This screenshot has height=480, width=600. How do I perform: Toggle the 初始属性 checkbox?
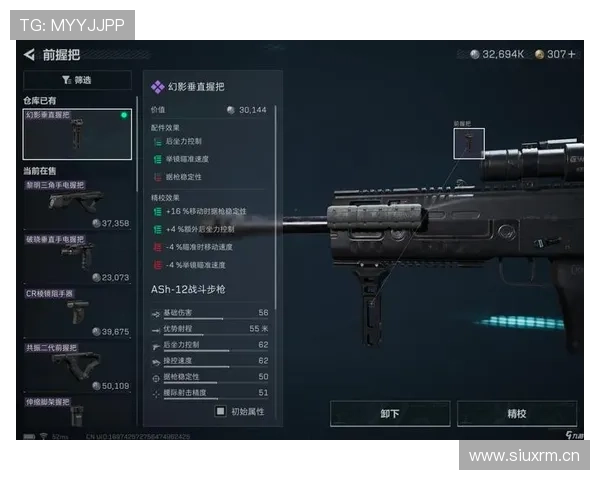[x=221, y=411]
